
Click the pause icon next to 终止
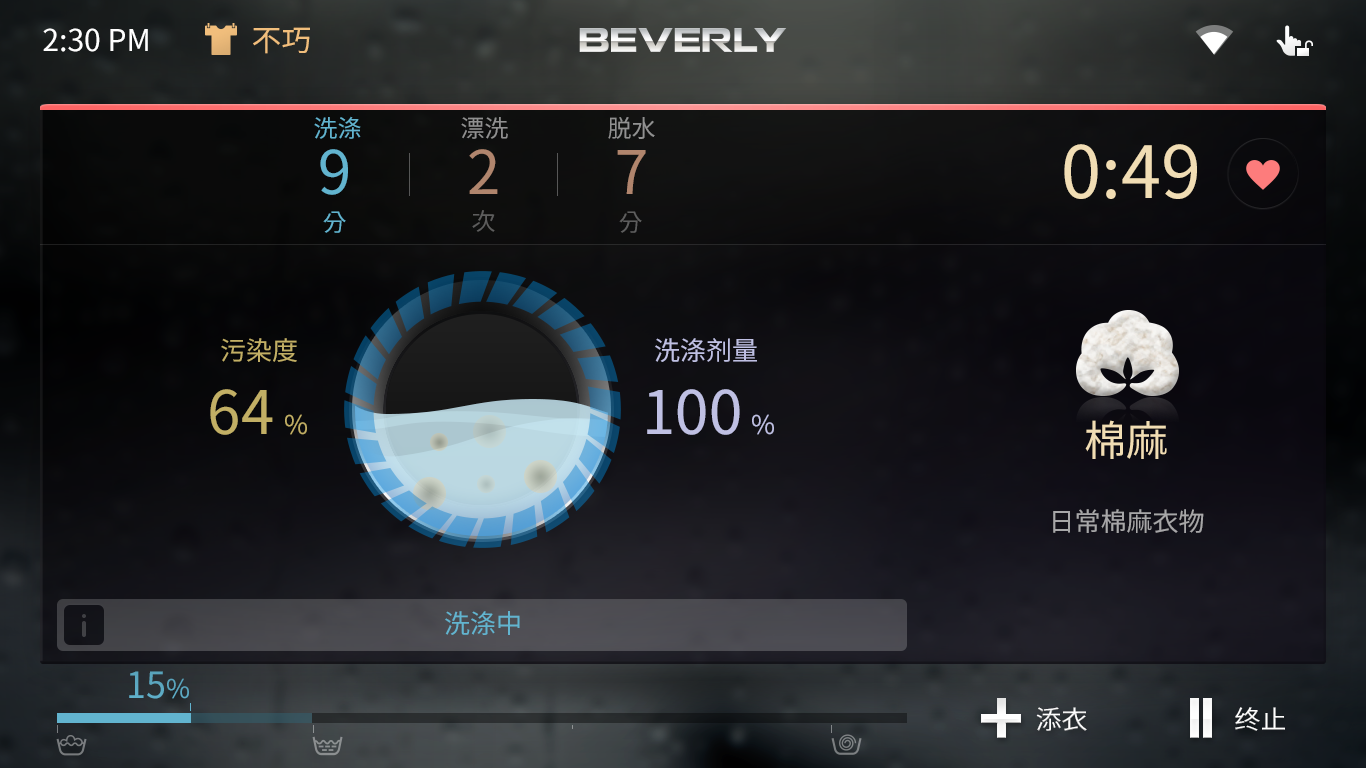pyautogui.click(x=1200, y=718)
